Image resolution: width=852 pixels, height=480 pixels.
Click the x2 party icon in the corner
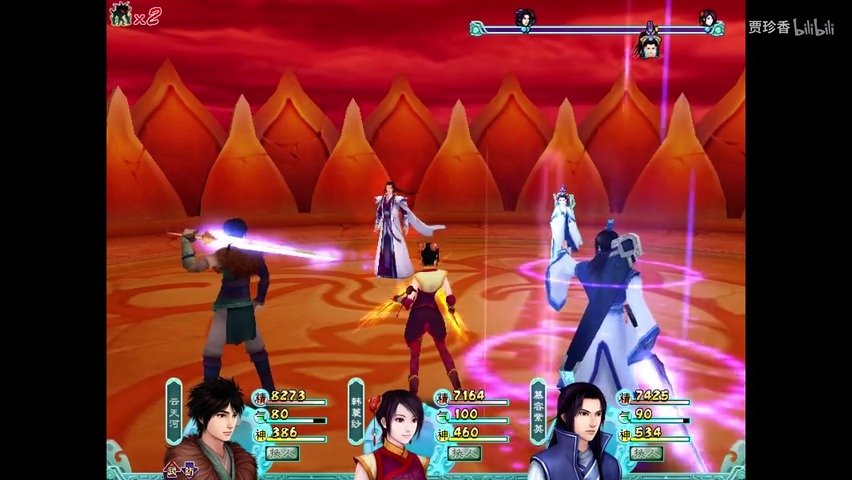(x=134, y=15)
